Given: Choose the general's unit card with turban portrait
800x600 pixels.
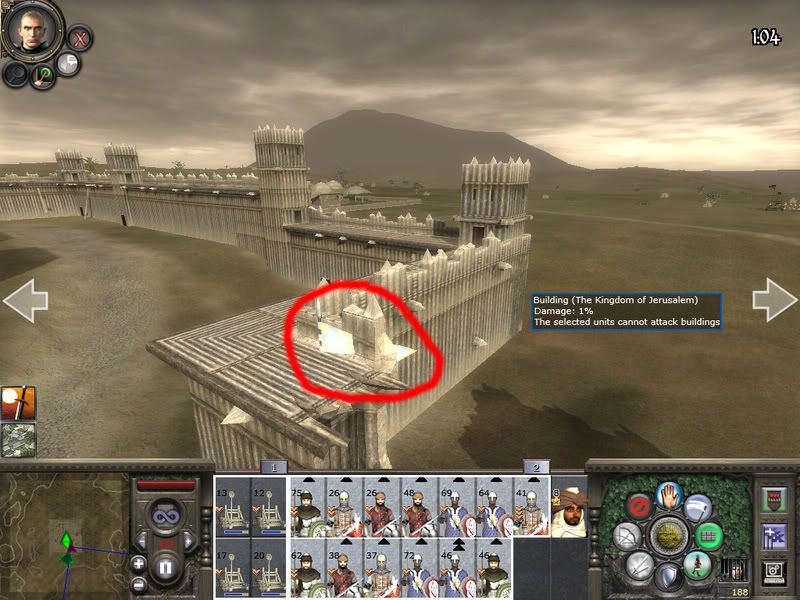Looking at the screenshot, I should (x=568, y=511).
